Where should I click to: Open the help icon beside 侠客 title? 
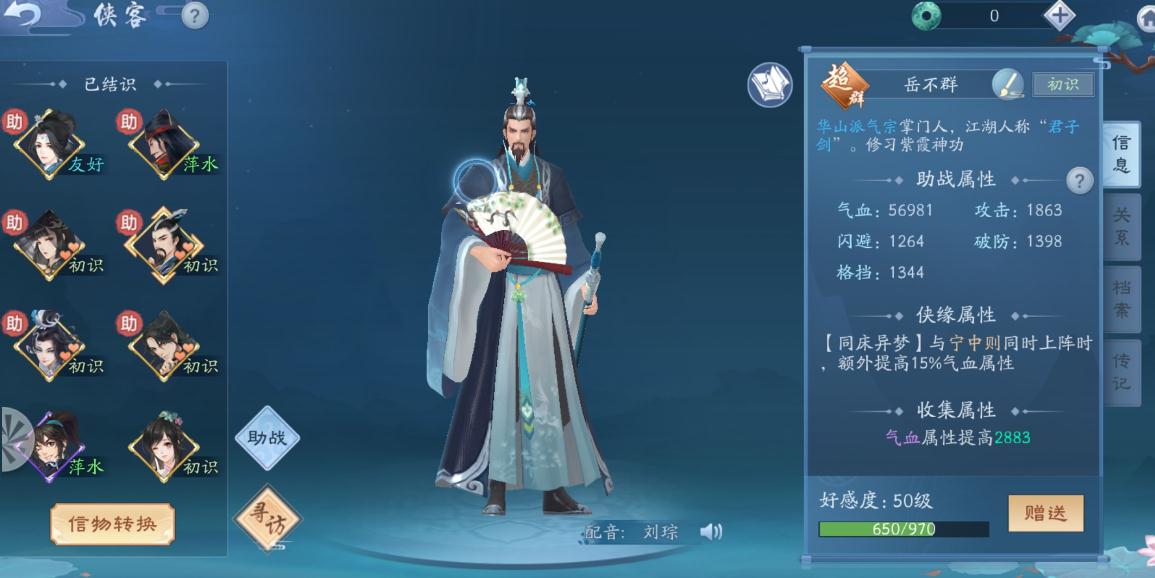click(x=195, y=15)
